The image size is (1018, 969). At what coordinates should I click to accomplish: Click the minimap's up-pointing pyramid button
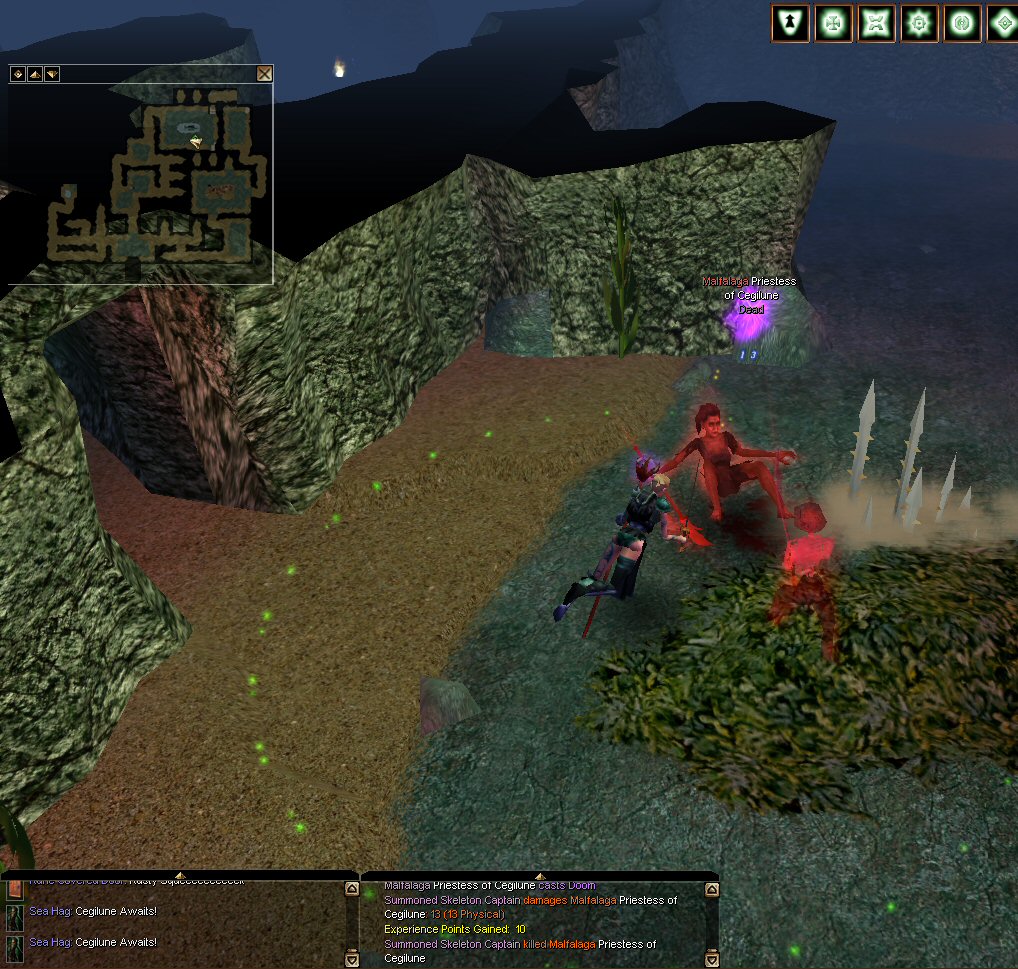34,73
